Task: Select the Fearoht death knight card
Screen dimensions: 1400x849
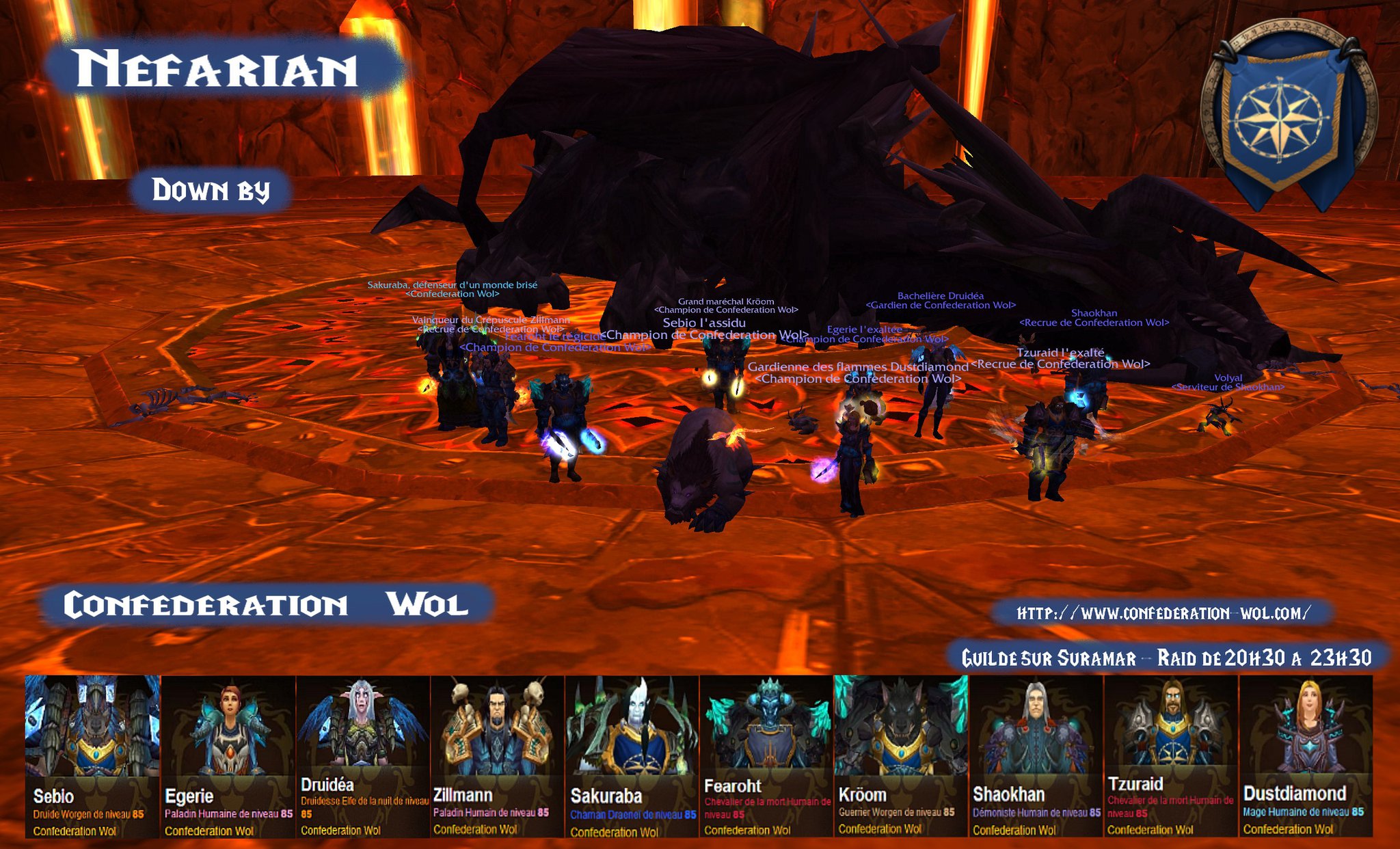Action: click(766, 755)
